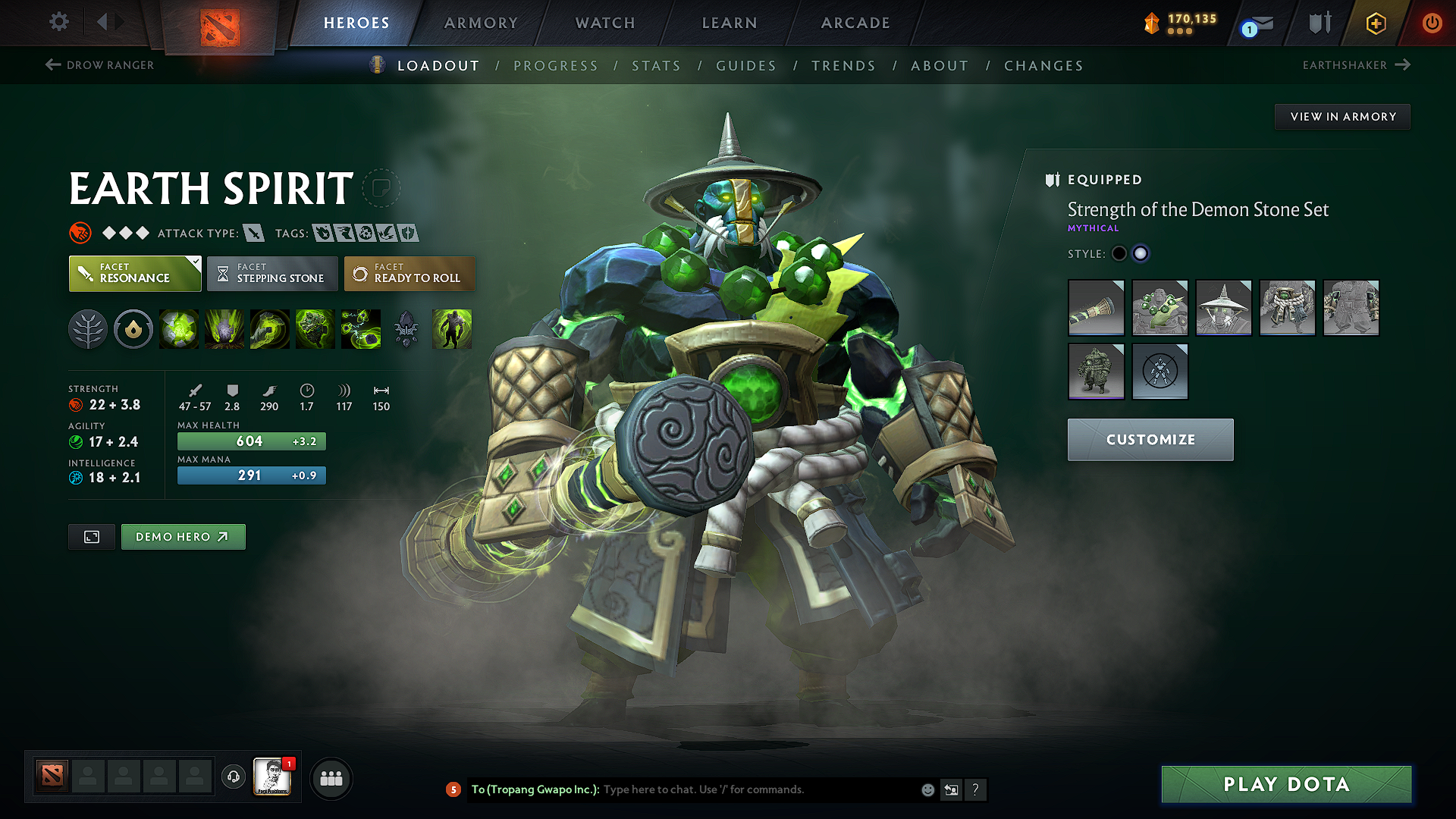Open the settings gear icon
Viewport: 1456px width, 819px height.
tap(58, 23)
